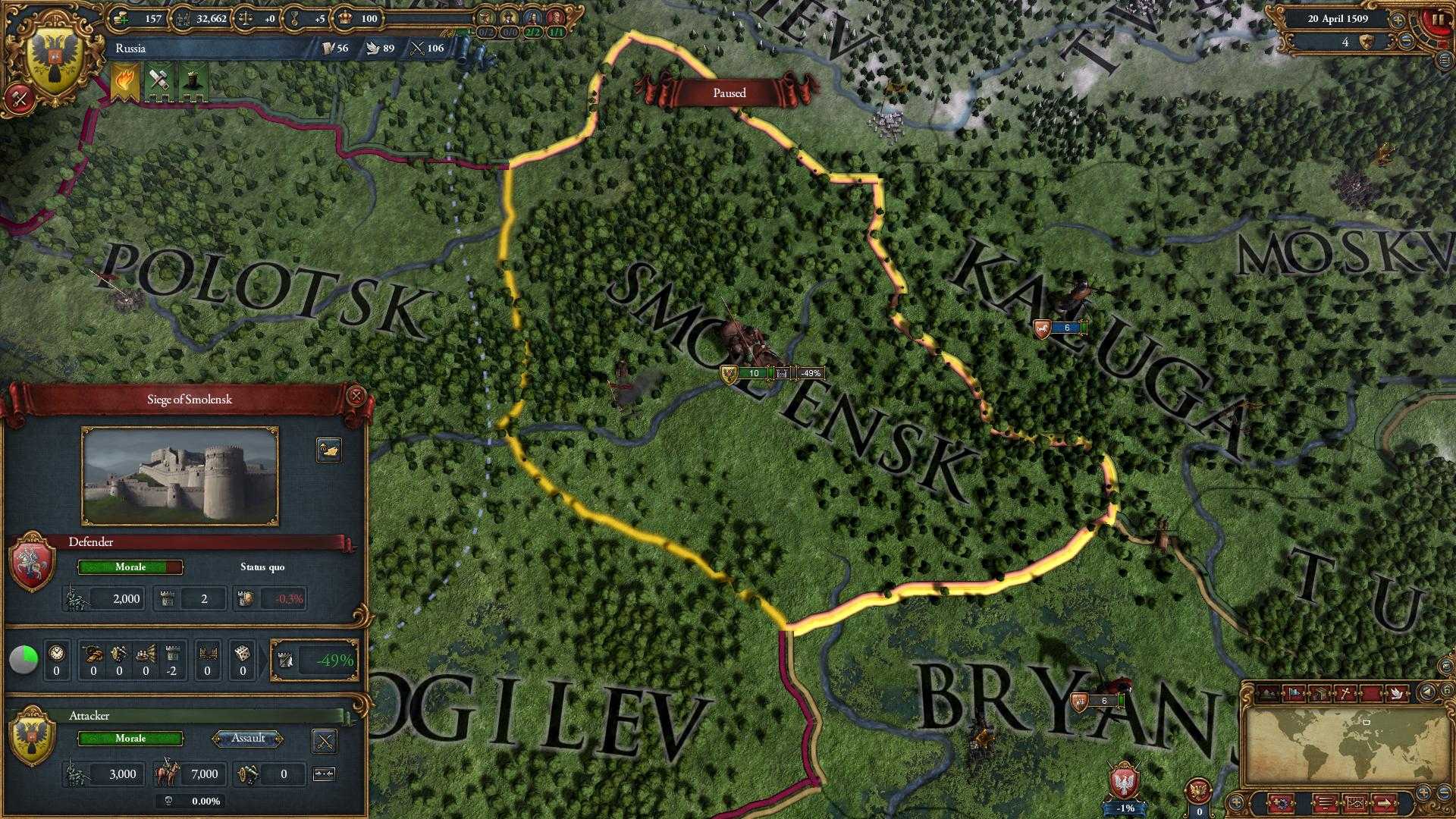Click the fire rebellion alert under the Russia banner

point(124,78)
